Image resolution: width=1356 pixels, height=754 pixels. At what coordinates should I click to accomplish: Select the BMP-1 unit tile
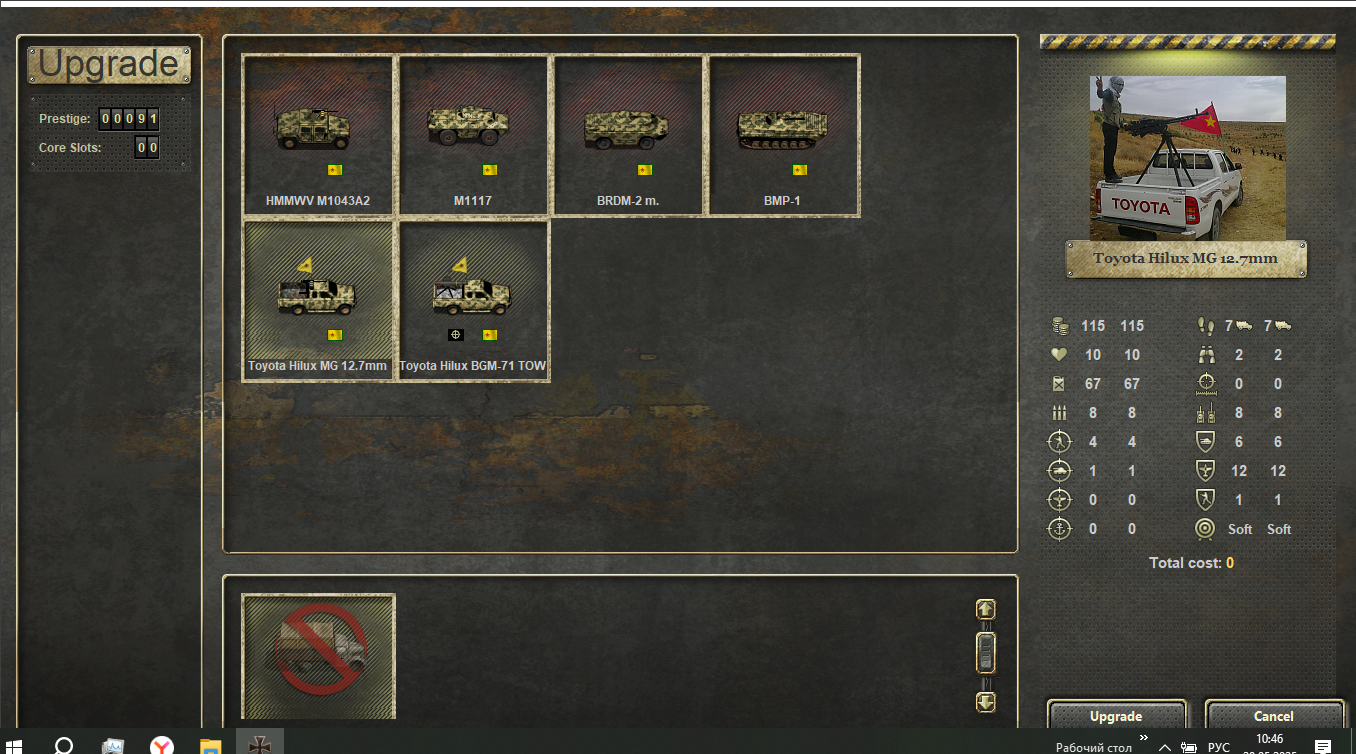783,135
